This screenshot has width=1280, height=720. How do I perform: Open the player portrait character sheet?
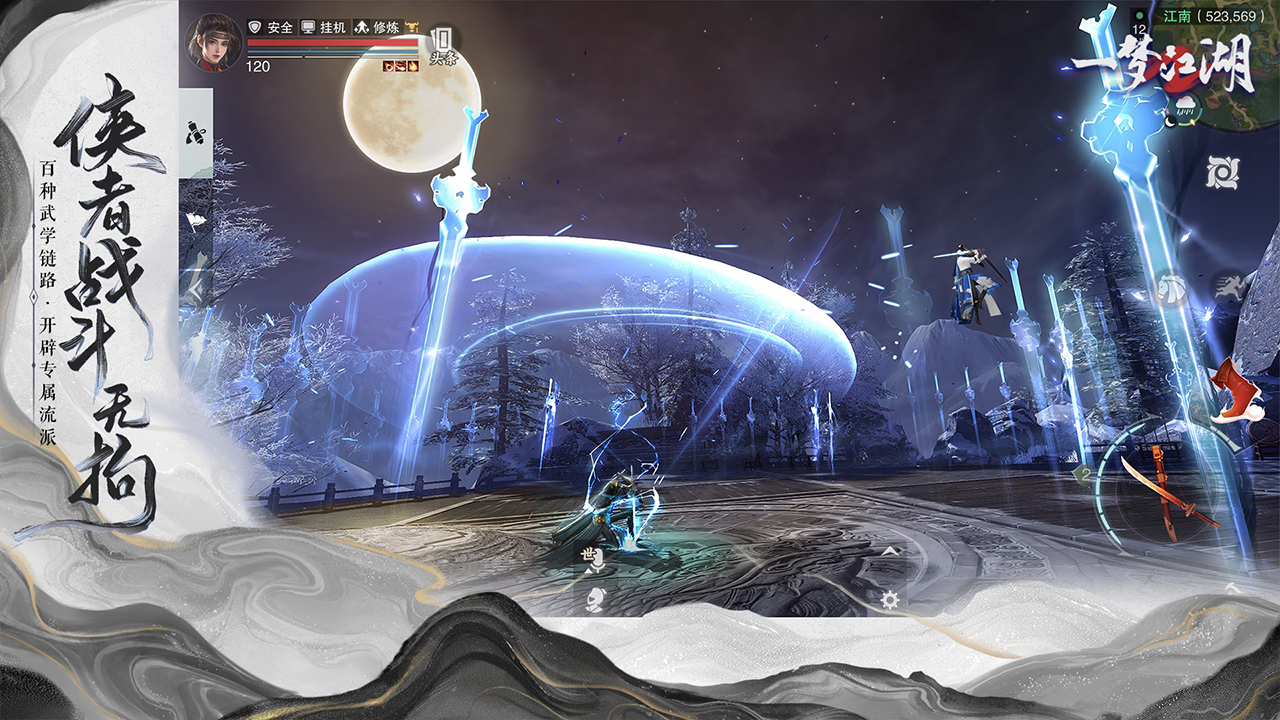coord(213,43)
